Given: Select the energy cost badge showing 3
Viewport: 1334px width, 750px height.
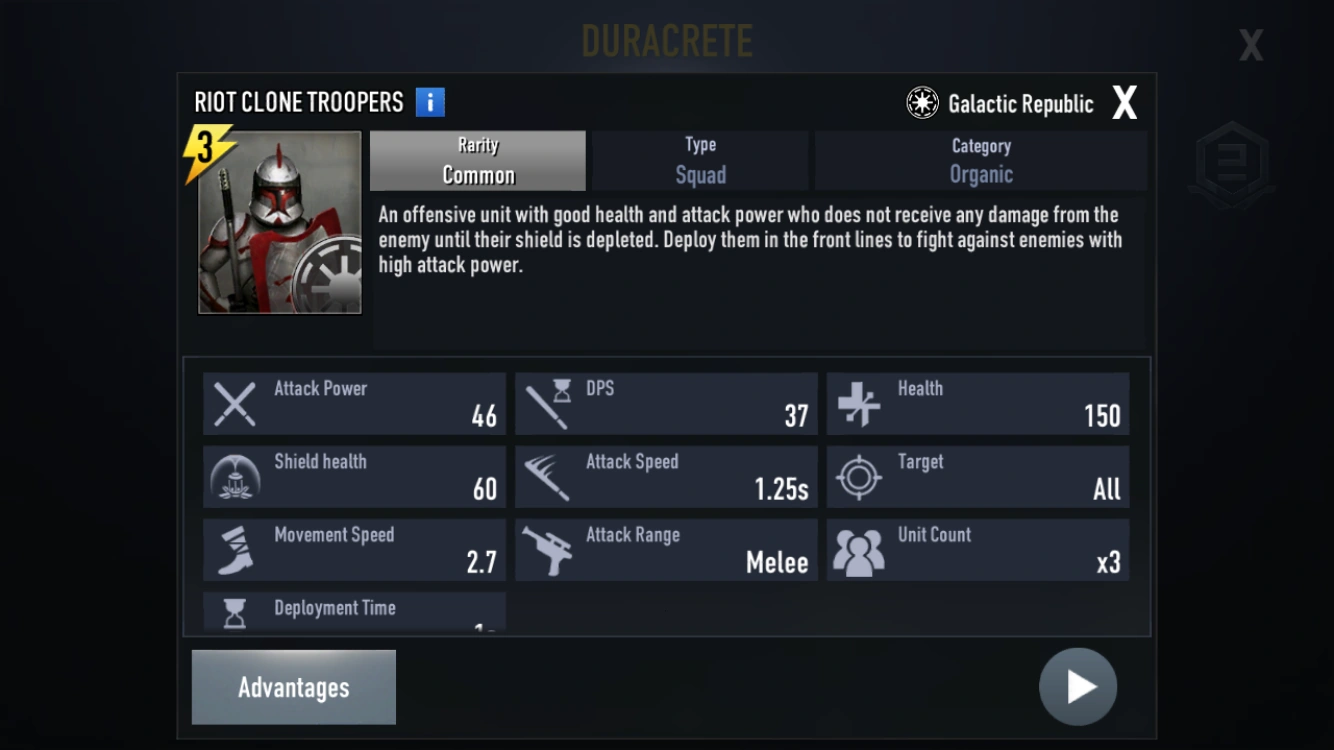Looking at the screenshot, I should pos(204,146).
